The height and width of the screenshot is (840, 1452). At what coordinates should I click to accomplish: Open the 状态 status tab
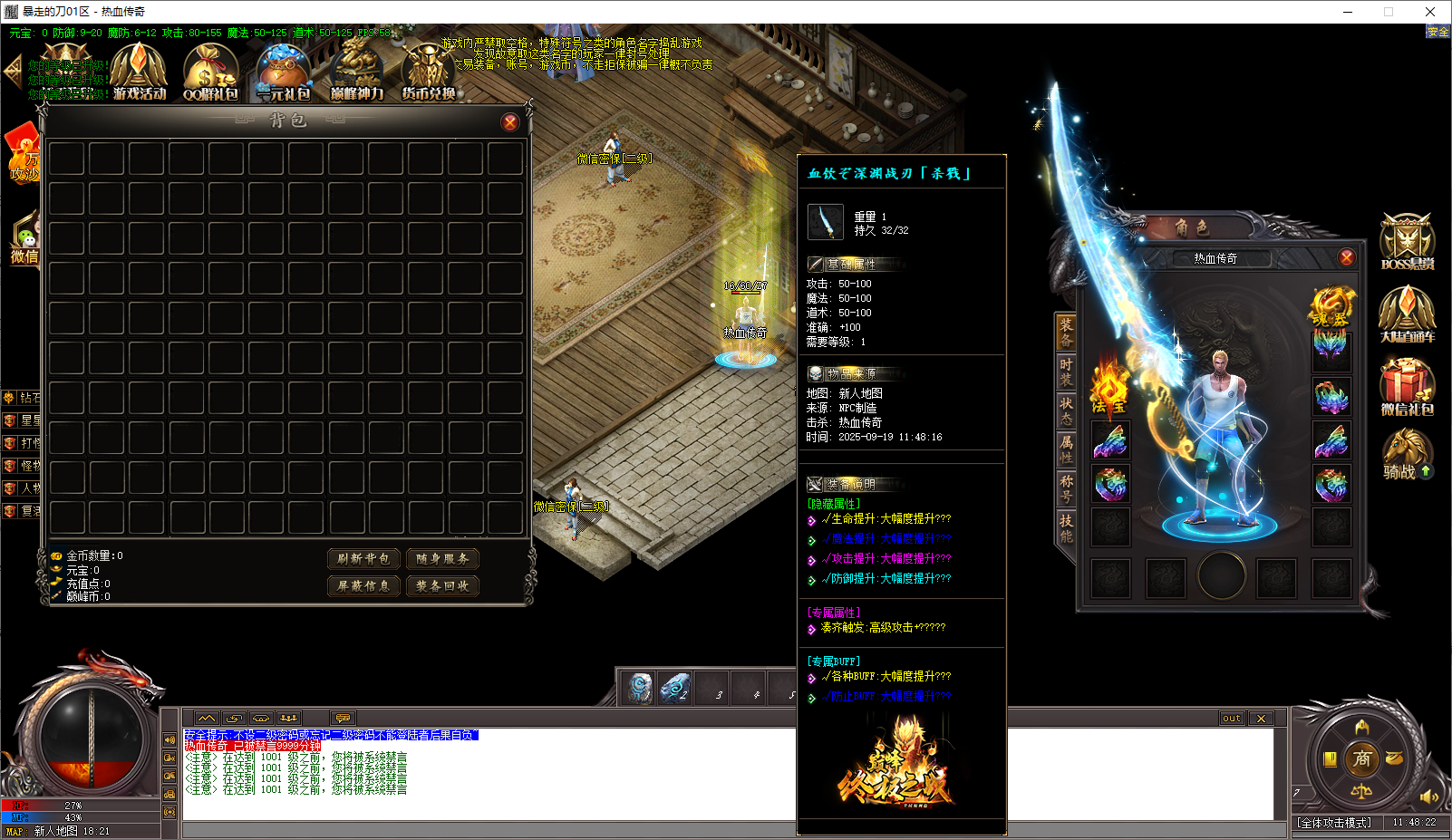click(x=1066, y=410)
